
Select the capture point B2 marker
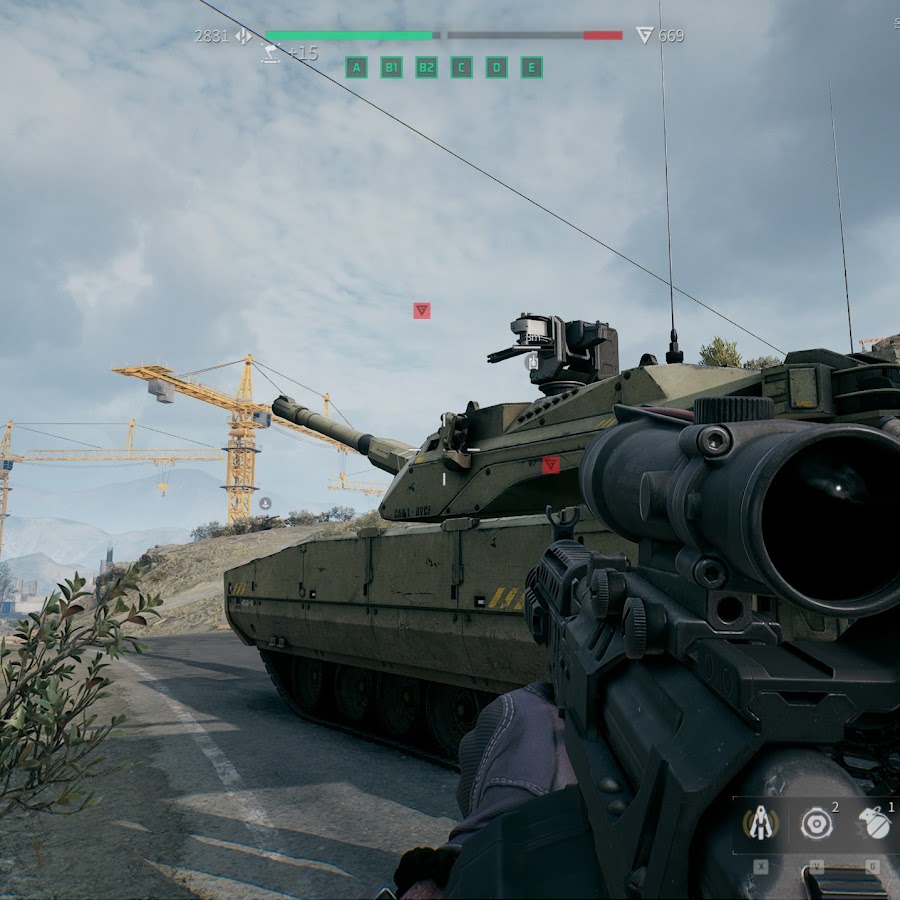coord(426,67)
